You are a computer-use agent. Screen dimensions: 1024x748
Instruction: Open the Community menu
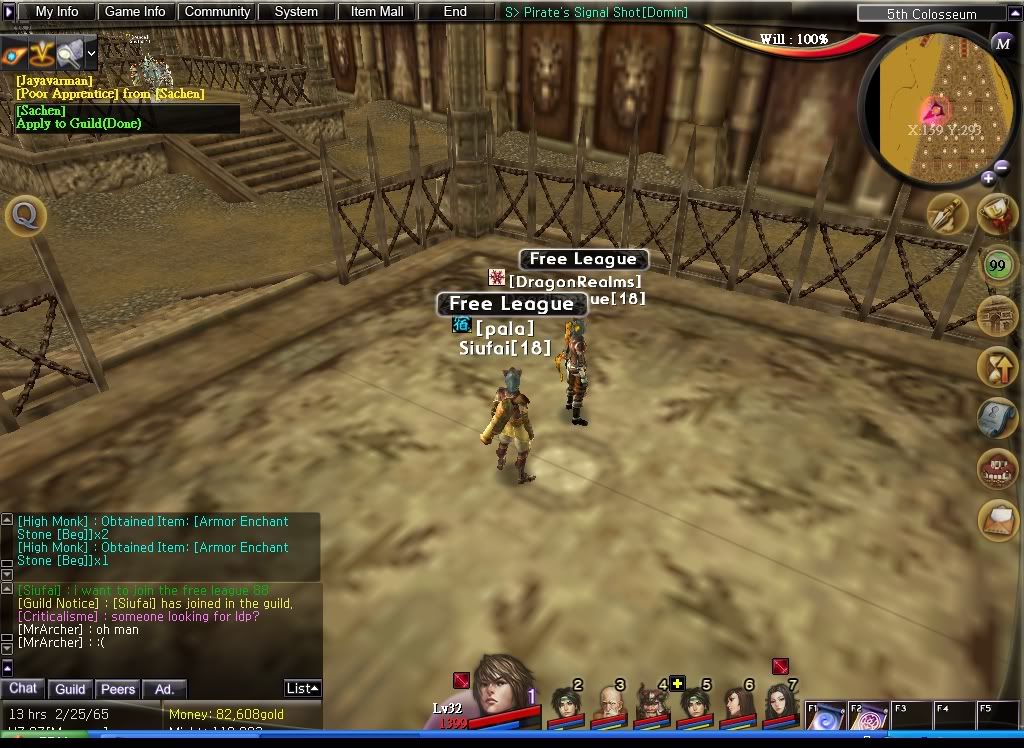[x=217, y=12]
